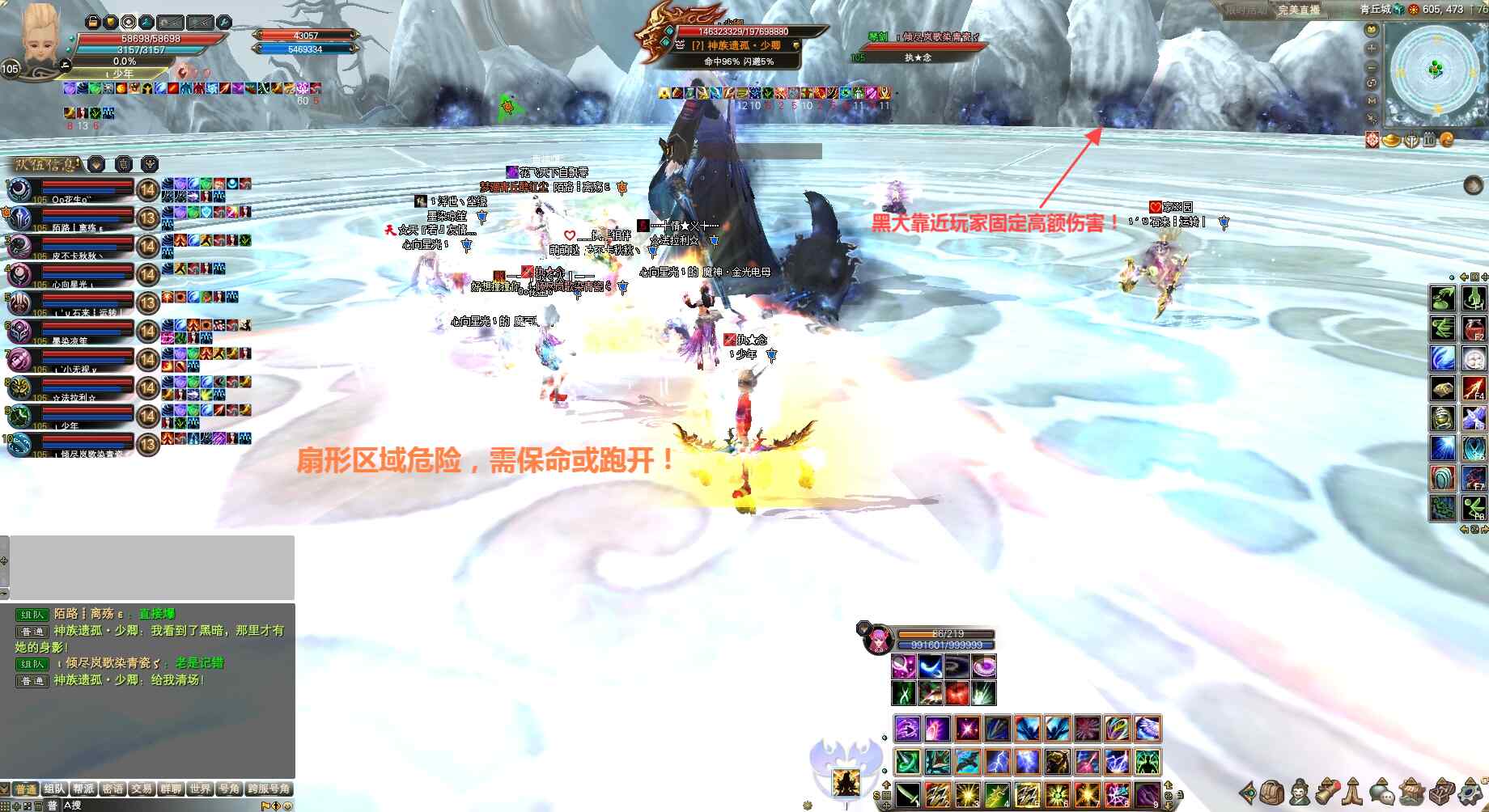Open the gear-shaped system settings icon
The image size is (1489, 812).
point(1470,792)
